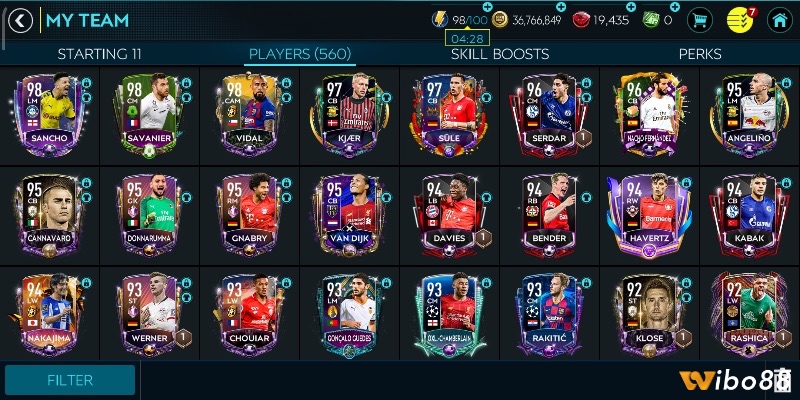This screenshot has height=400, width=800.
Task: Select the Klose 92 ST card
Action: click(x=647, y=310)
